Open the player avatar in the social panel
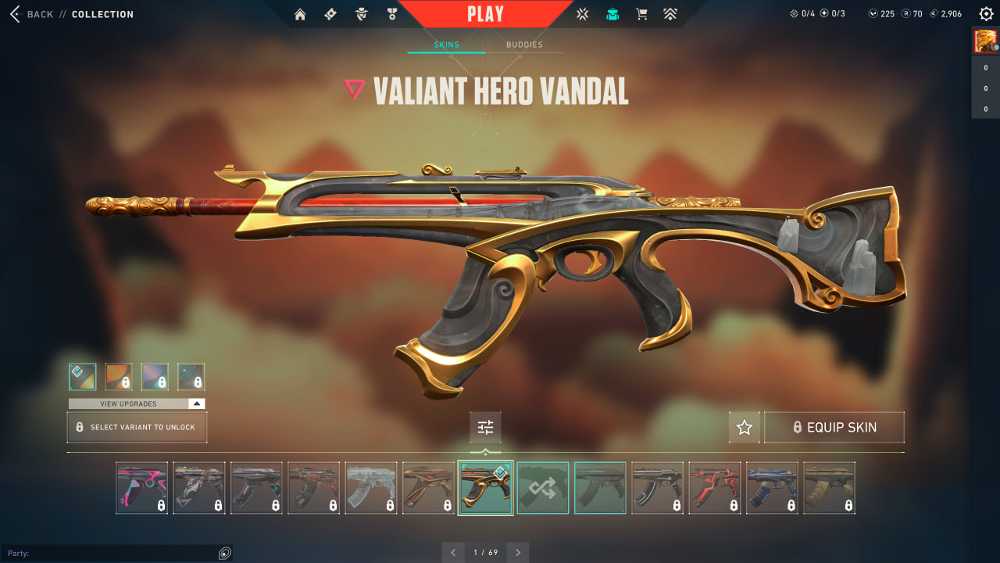This screenshot has width=1000, height=563. click(985, 40)
